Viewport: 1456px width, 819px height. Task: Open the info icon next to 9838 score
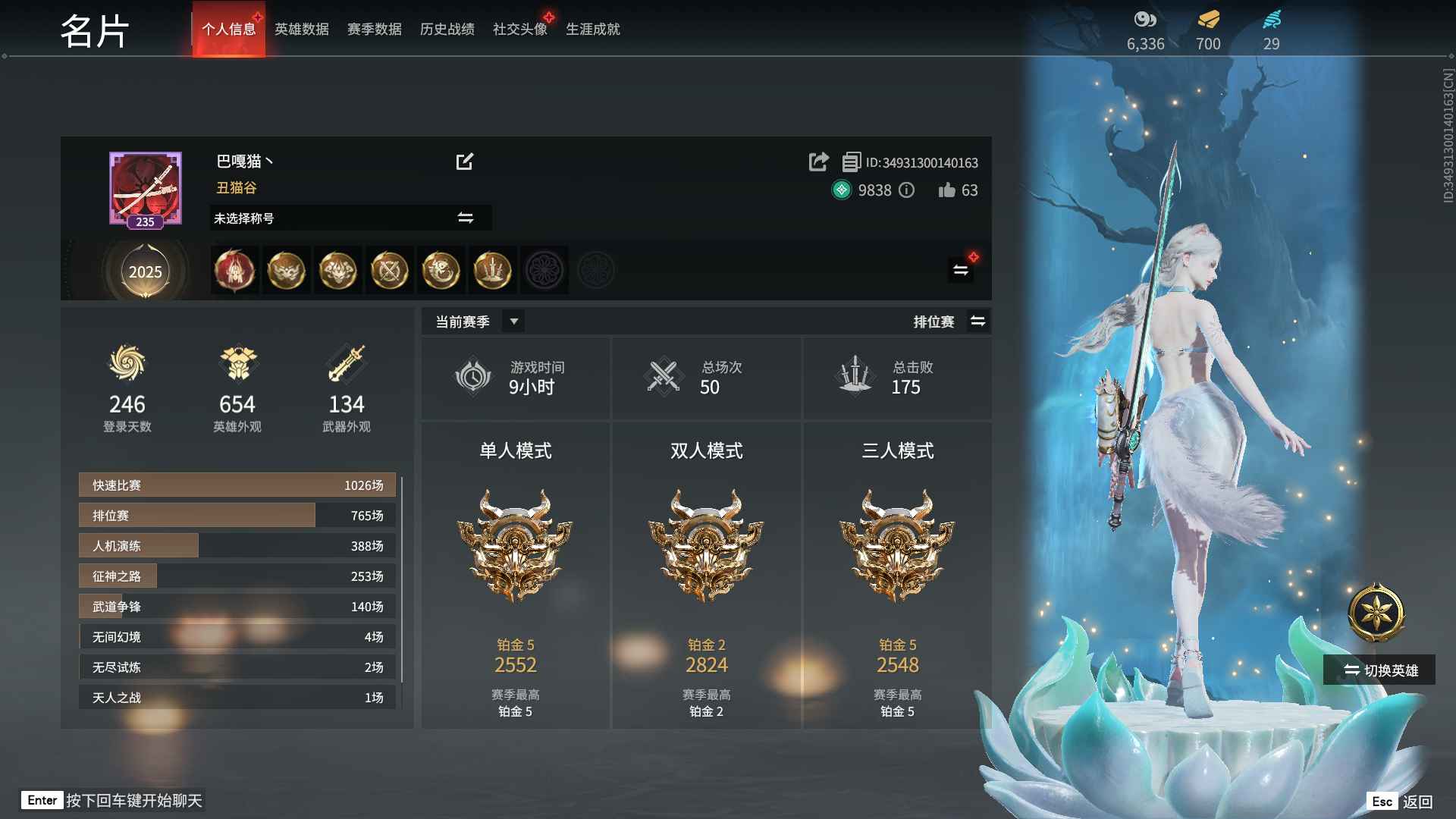pyautogui.click(x=907, y=191)
